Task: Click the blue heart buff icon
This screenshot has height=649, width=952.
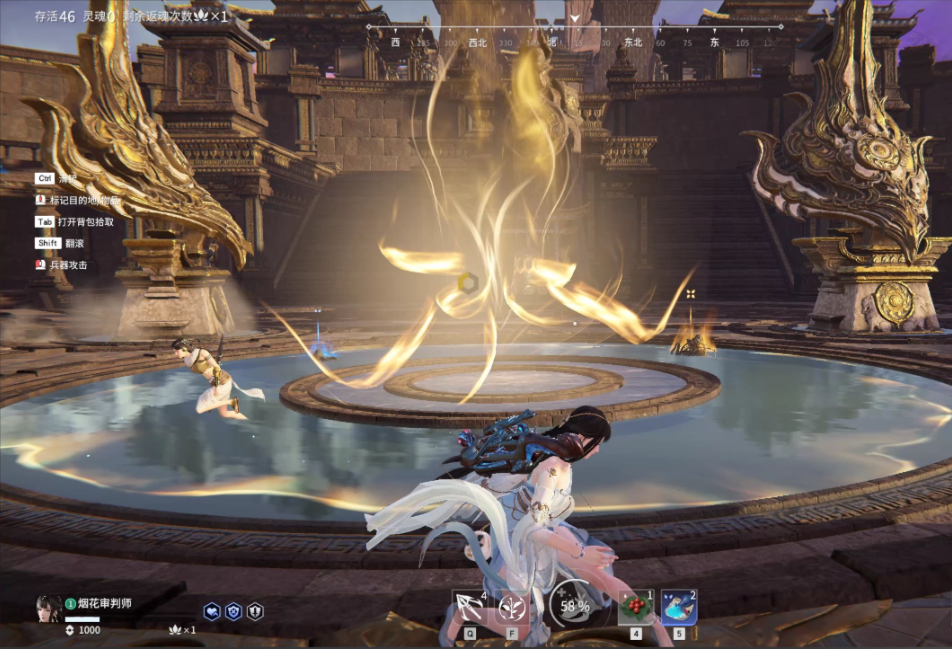Action: click(212, 611)
